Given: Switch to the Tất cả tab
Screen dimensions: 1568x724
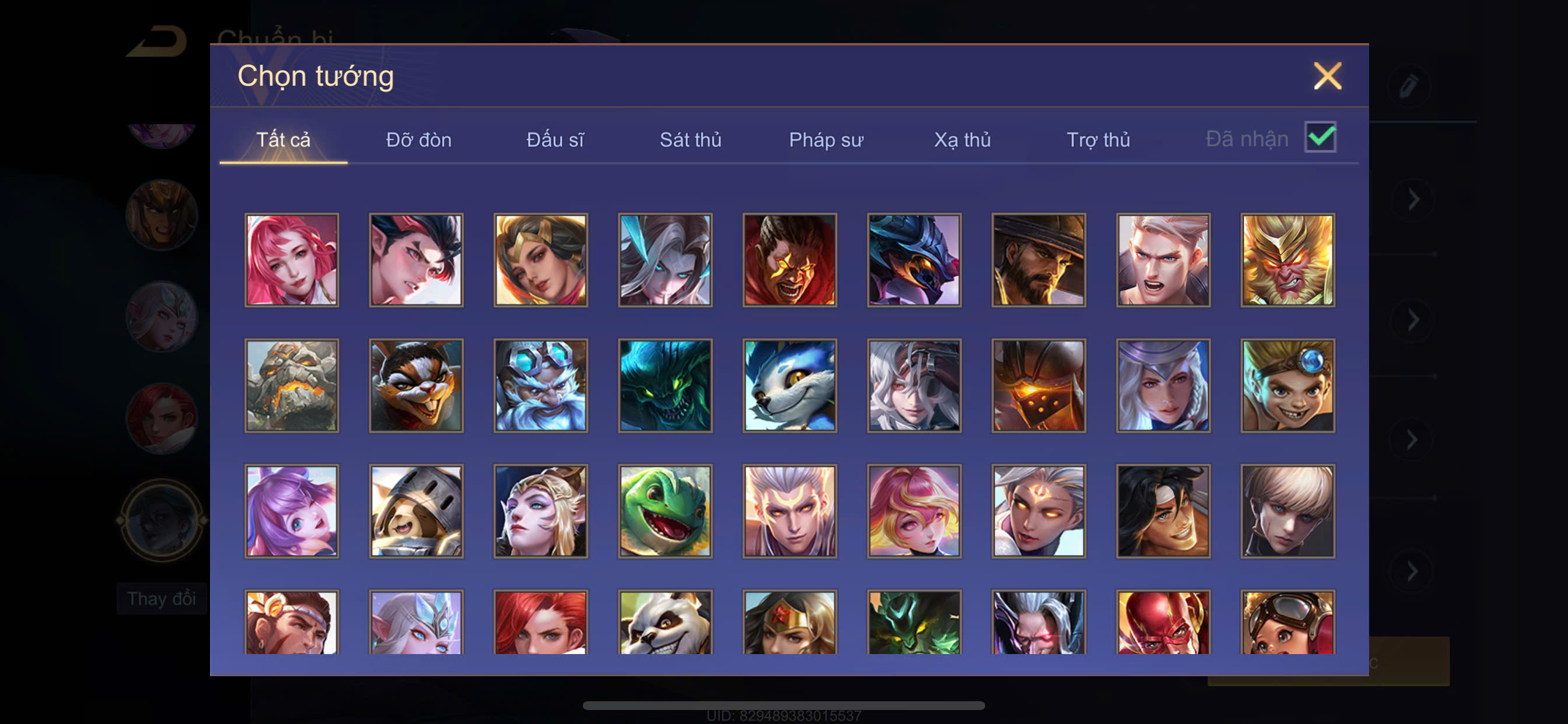Looking at the screenshot, I should click(x=283, y=140).
